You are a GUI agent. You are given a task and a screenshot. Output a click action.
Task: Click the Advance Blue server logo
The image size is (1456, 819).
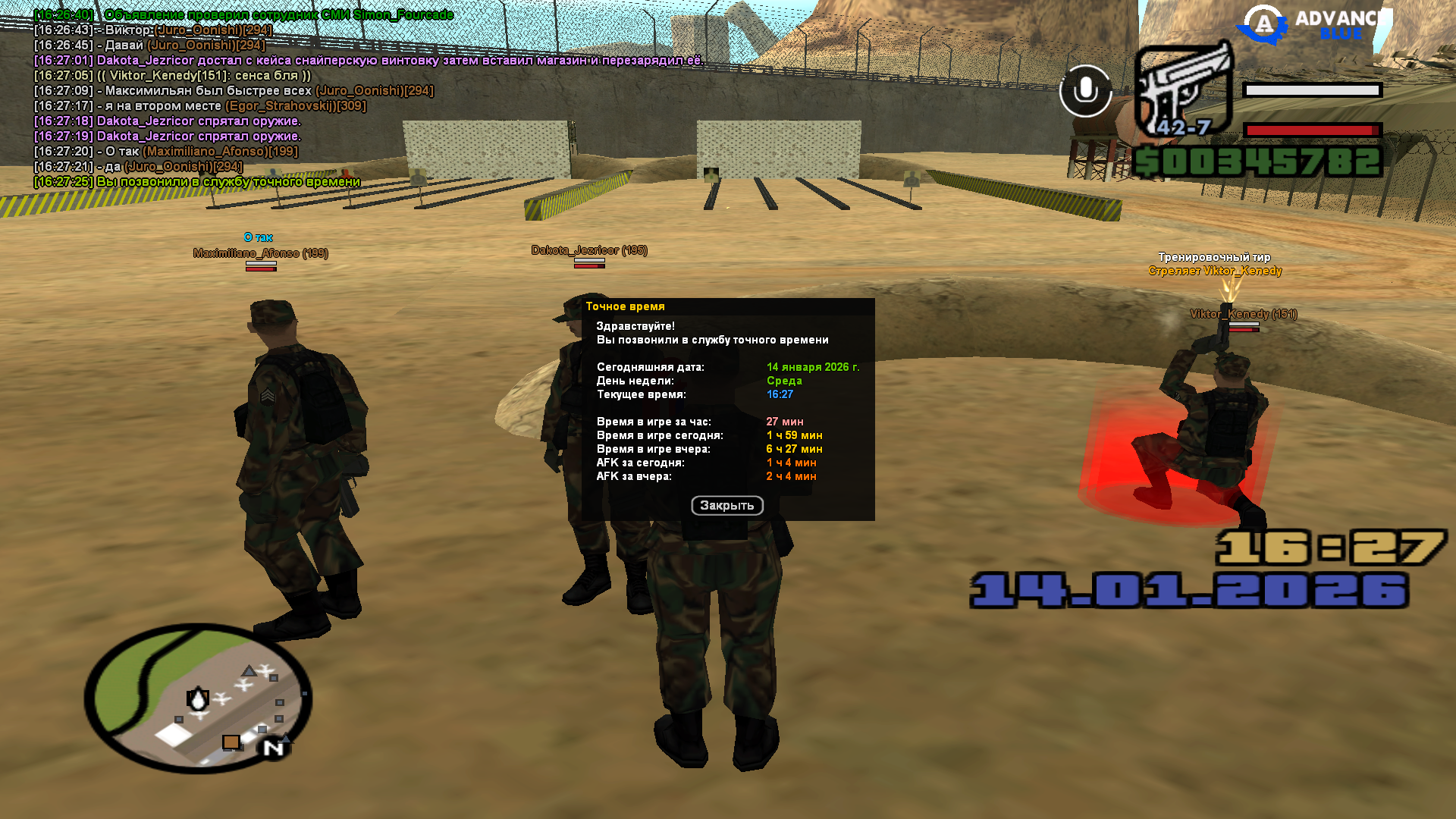point(1313,24)
